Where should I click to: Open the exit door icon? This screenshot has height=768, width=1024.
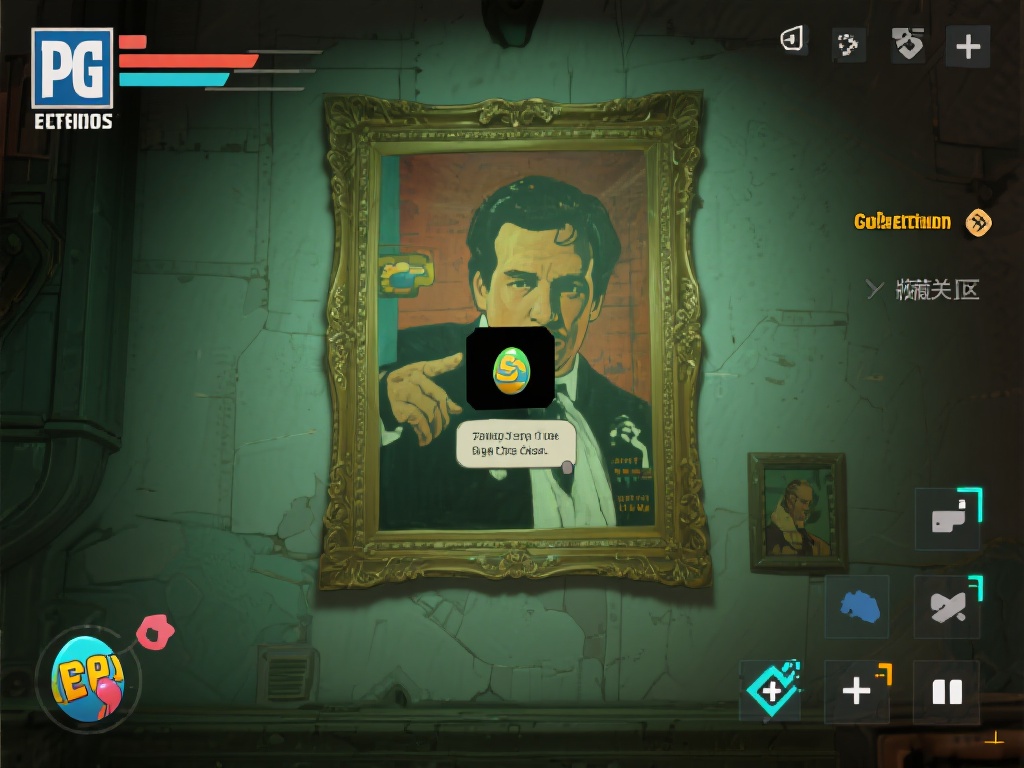(793, 41)
